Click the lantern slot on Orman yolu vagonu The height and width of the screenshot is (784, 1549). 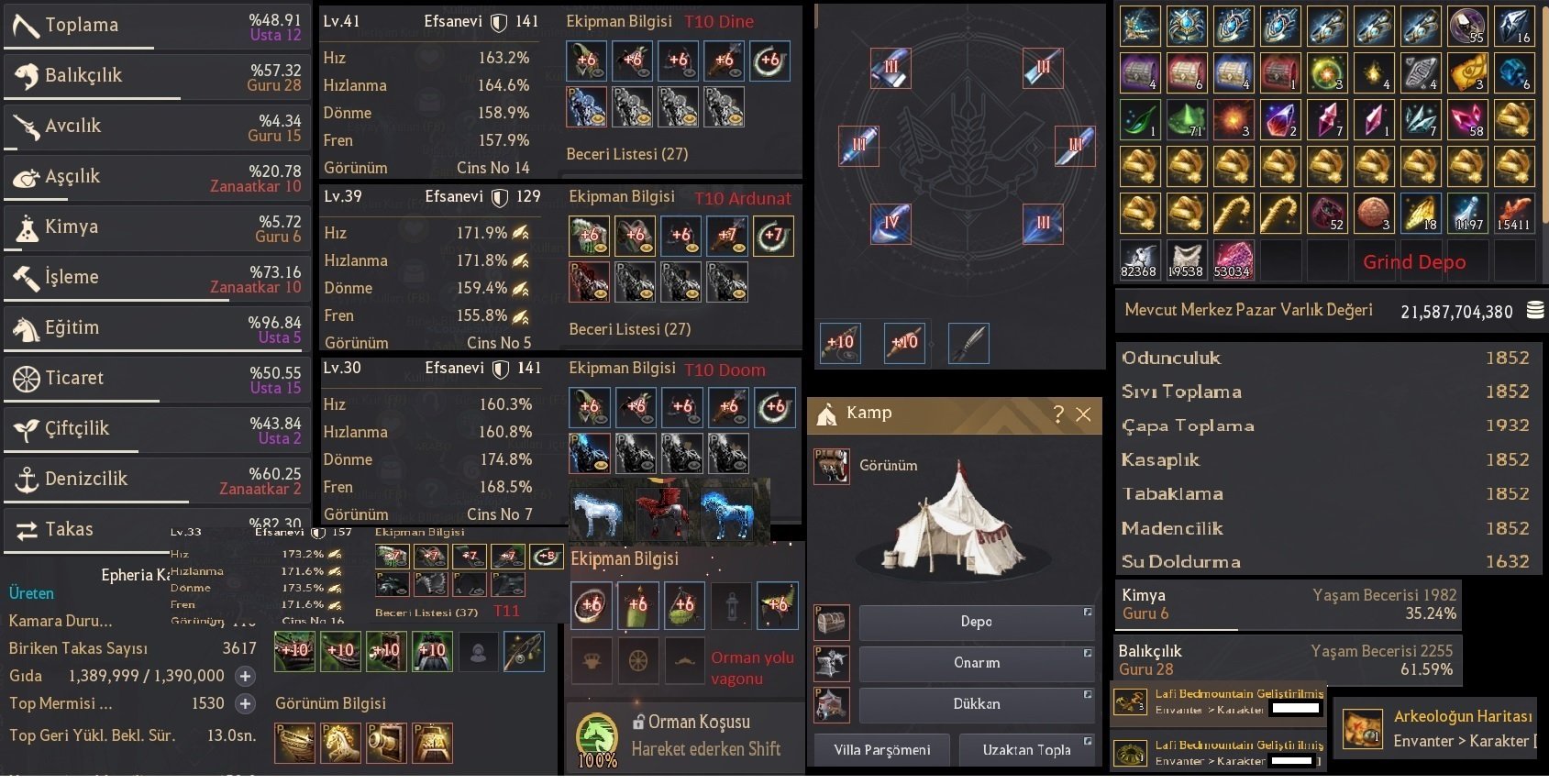[731, 605]
